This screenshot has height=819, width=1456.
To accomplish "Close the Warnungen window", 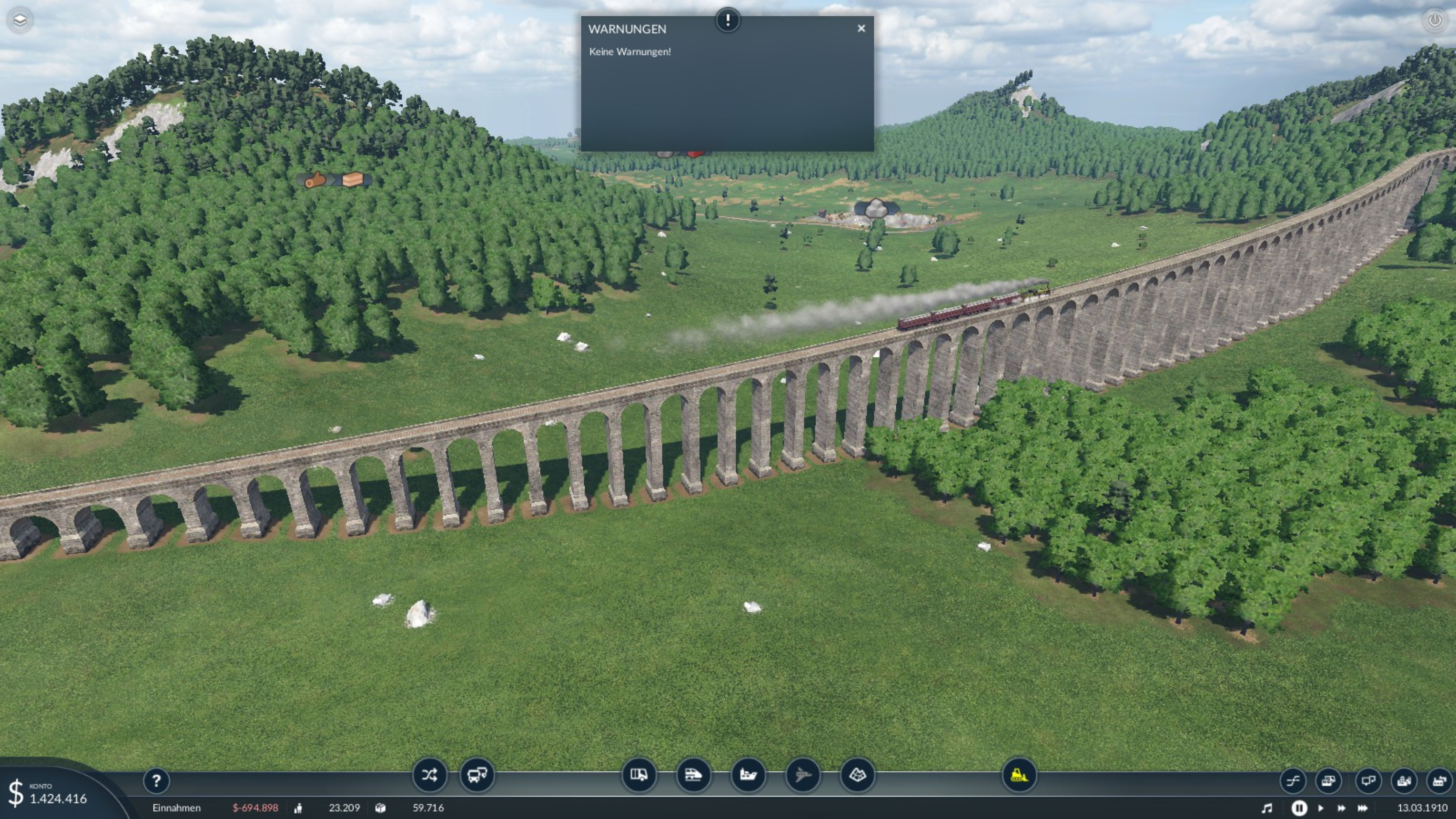I will click(861, 28).
